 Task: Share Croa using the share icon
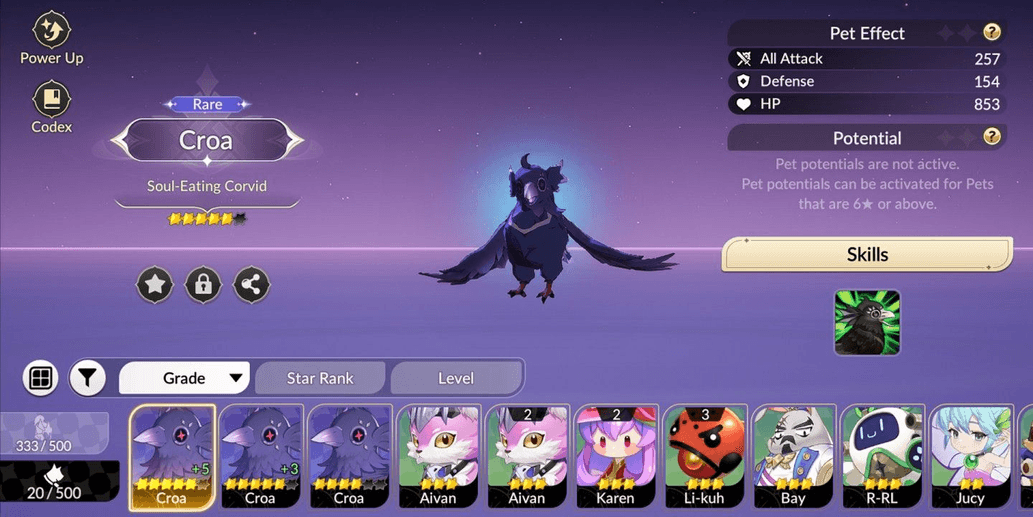pos(251,285)
